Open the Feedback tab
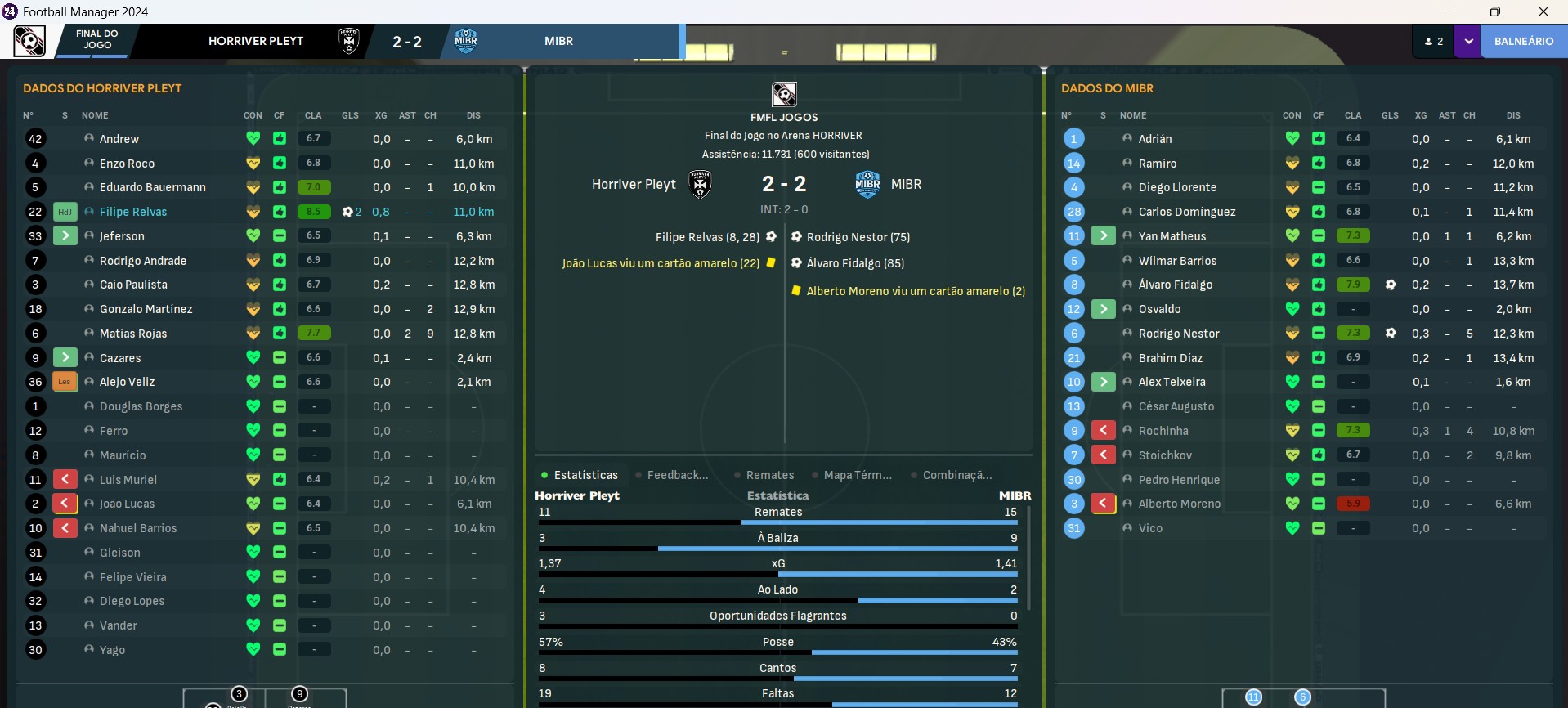Viewport: 1568px width, 708px height. pyautogui.click(x=677, y=475)
